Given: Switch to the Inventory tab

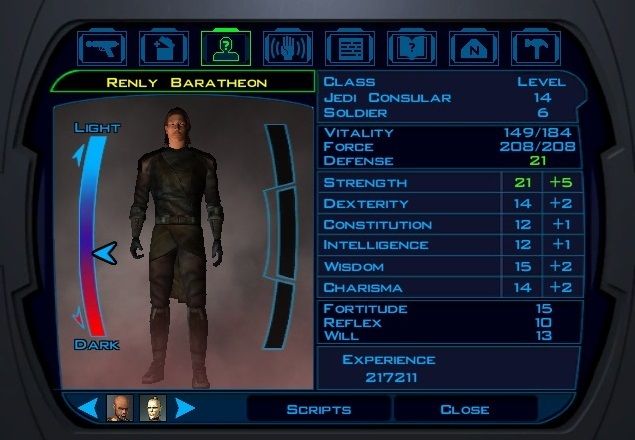Looking at the screenshot, I should 163,47.
